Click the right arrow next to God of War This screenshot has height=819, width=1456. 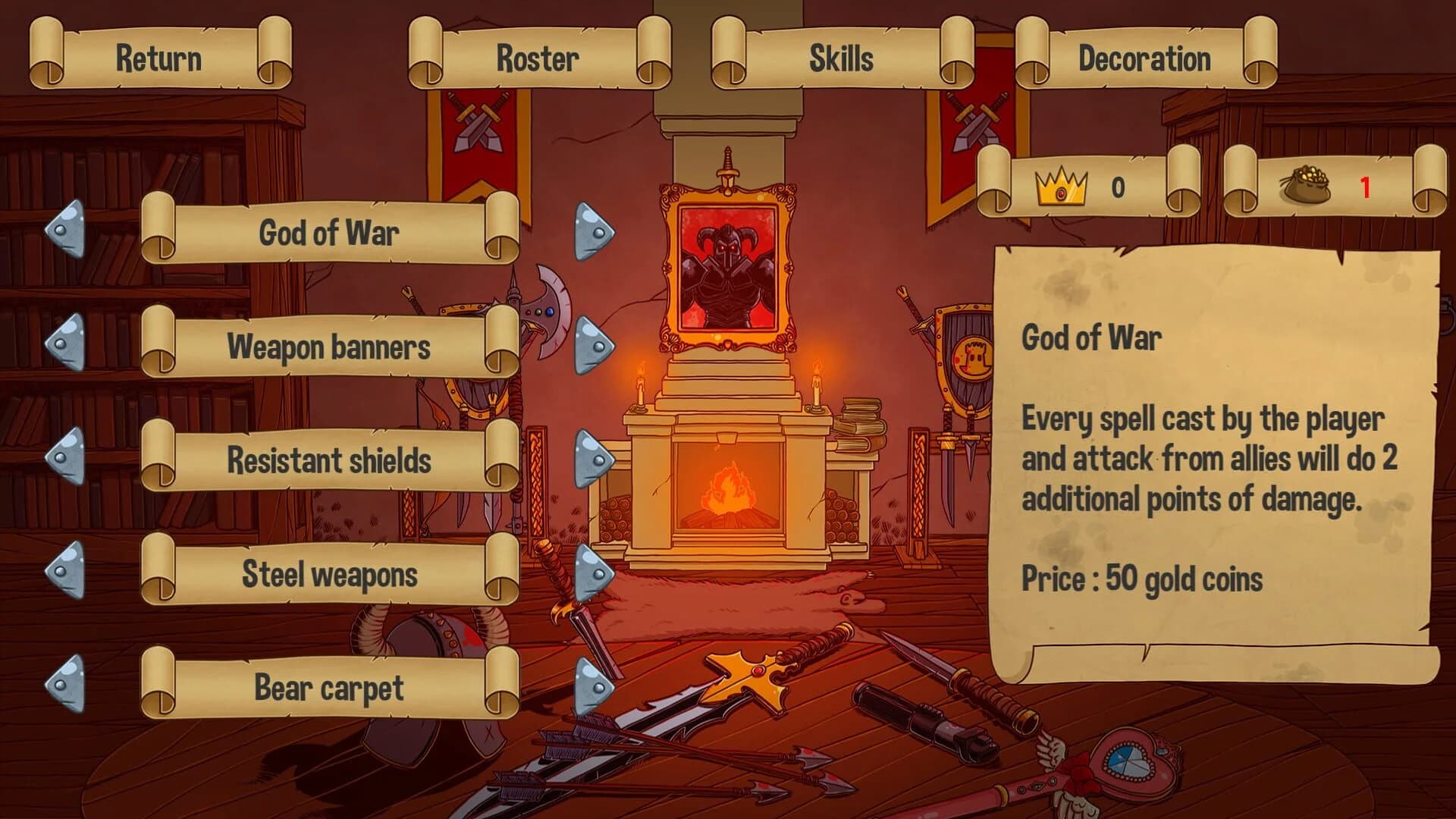point(595,230)
